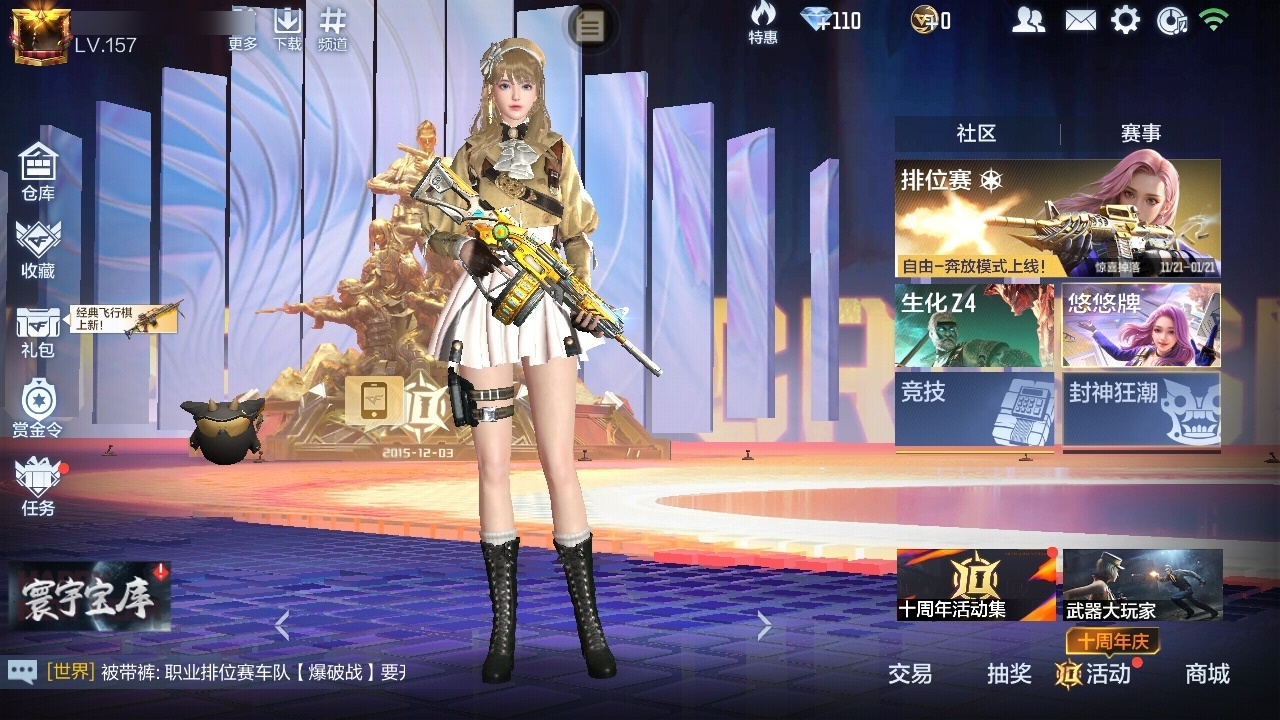Viewport: 1280px width, 720px height.
Task: Open the music/audio dial icon near wifi
Action: click(1170, 19)
